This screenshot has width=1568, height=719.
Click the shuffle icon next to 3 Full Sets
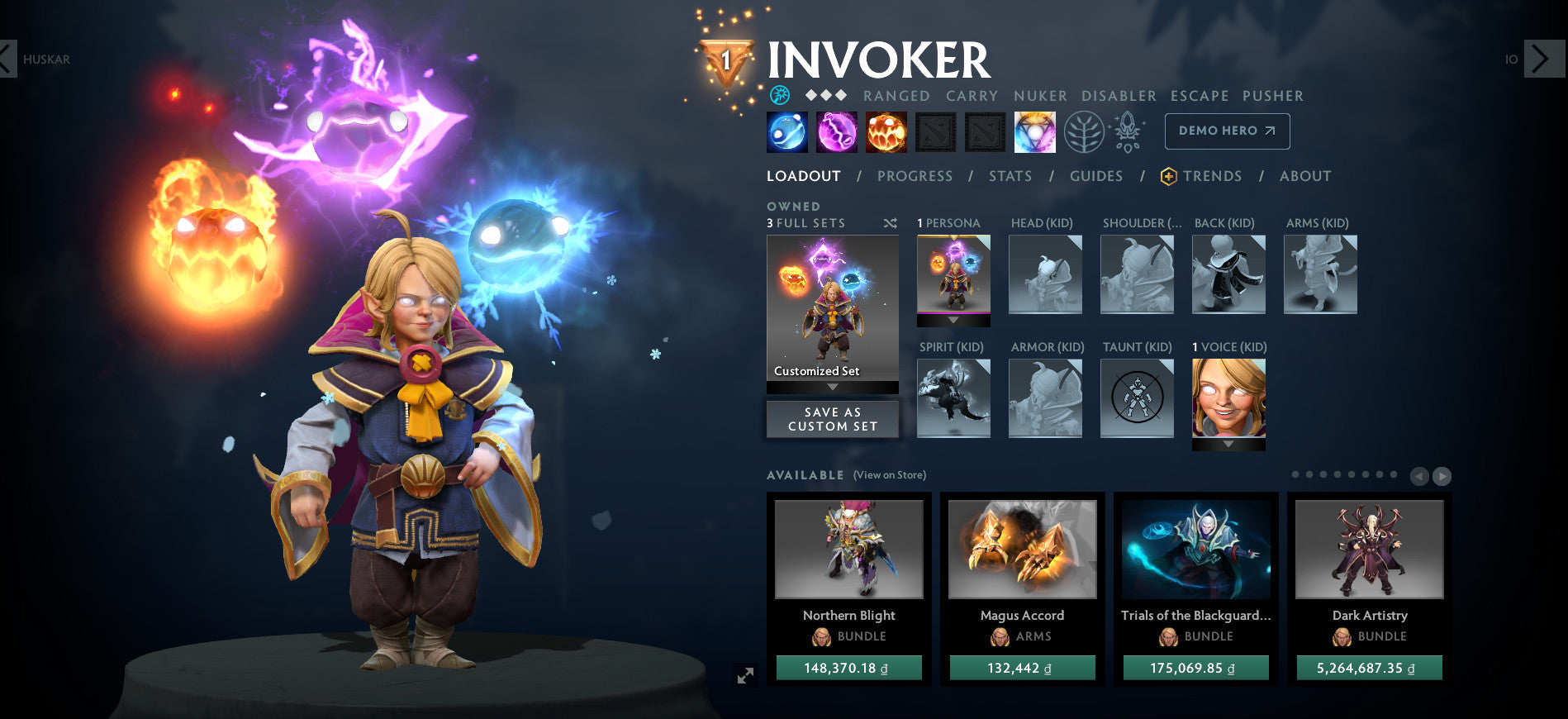(889, 223)
